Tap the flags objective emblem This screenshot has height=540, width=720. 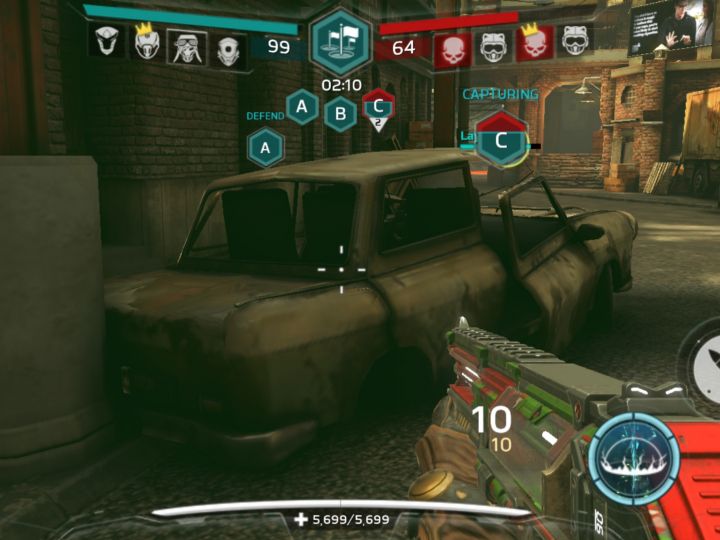pyautogui.click(x=340, y=40)
